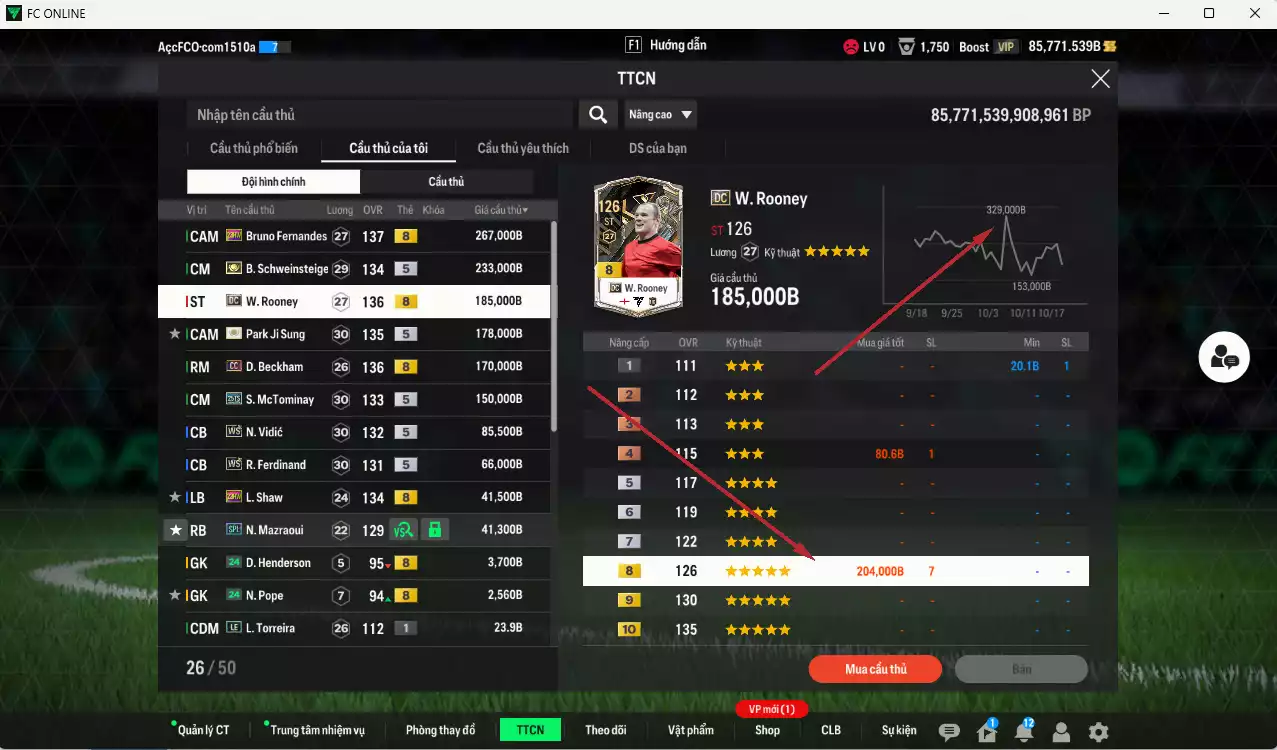The width and height of the screenshot is (1277, 750).
Task: Open the Shop menu
Action: click(767, 730)
